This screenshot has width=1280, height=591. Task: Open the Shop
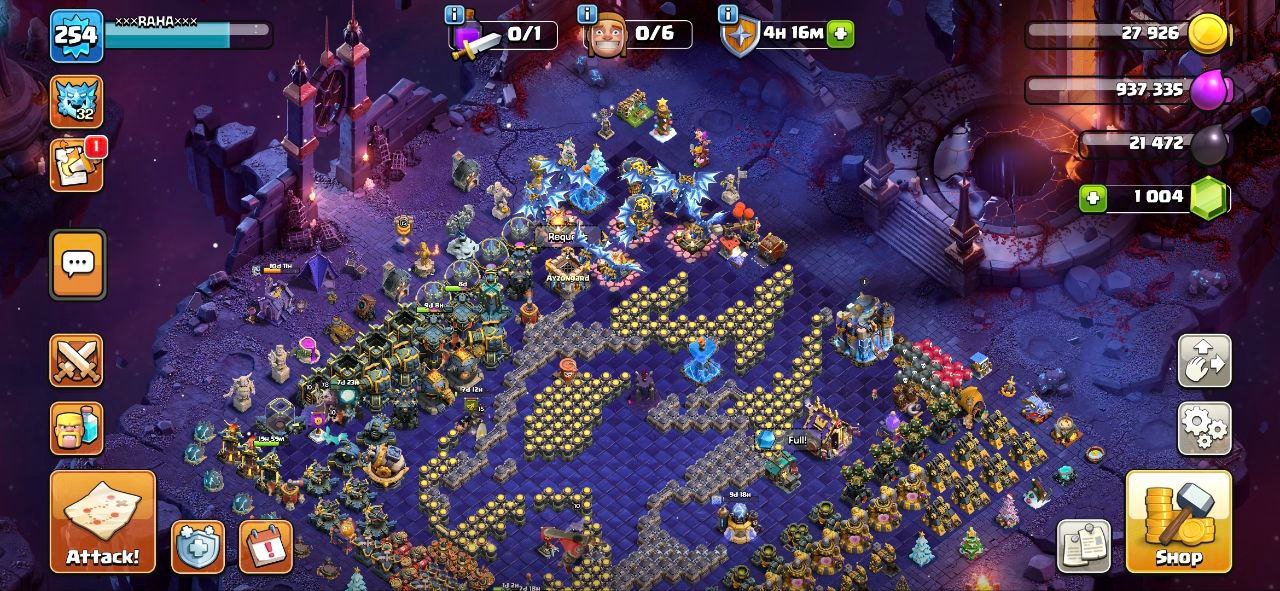pos(1178,521)
